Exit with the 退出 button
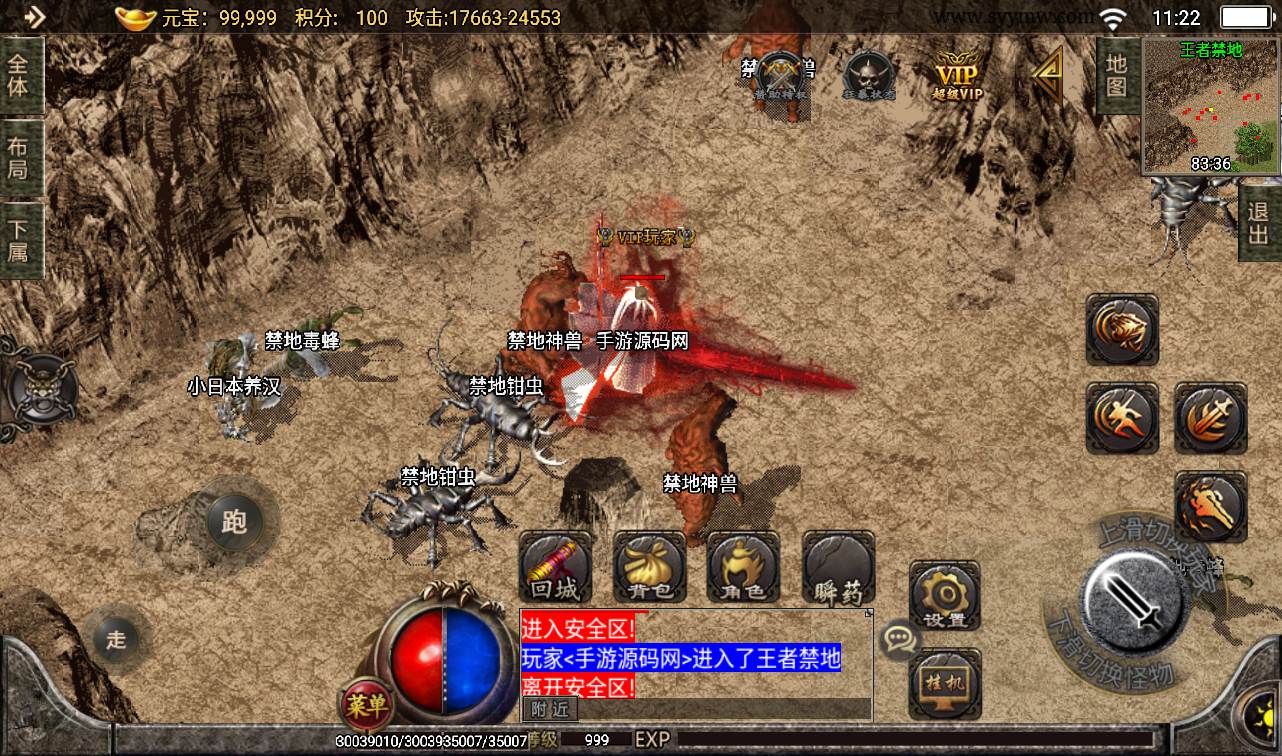 [x=1259, y=224]
